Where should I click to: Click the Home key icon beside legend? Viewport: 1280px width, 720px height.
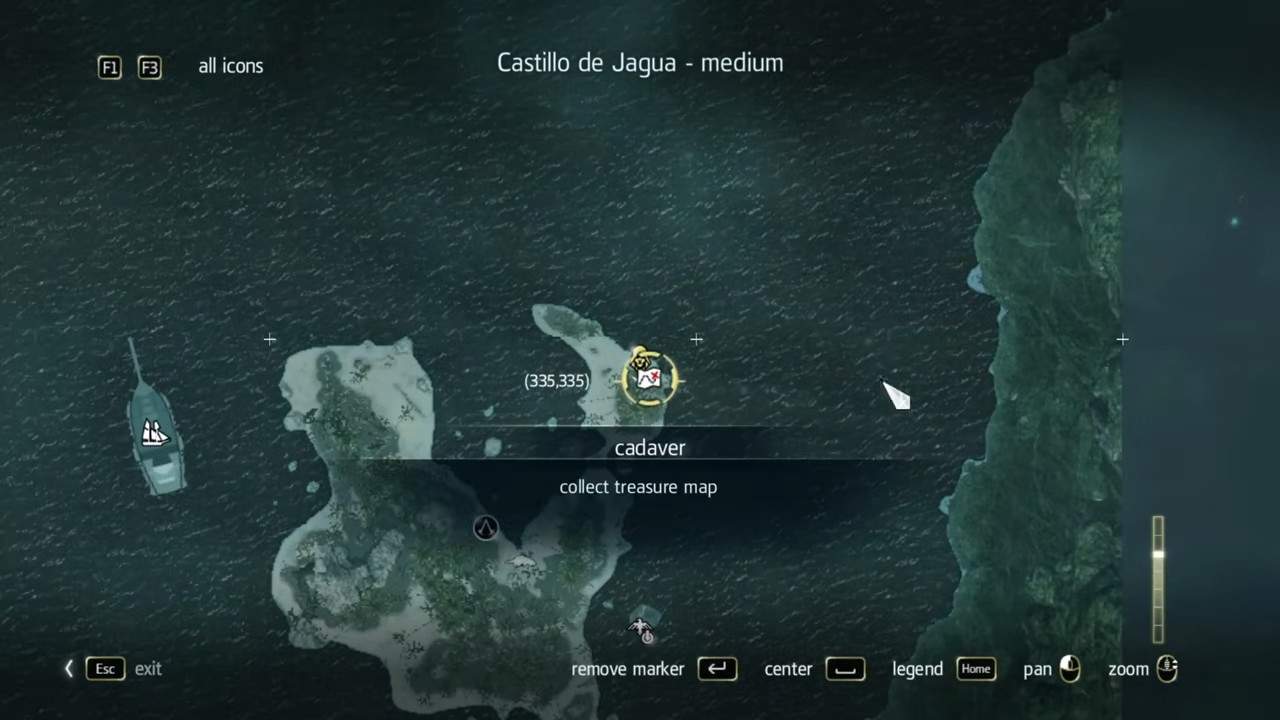pyautogui.click(x=975, y=669)
